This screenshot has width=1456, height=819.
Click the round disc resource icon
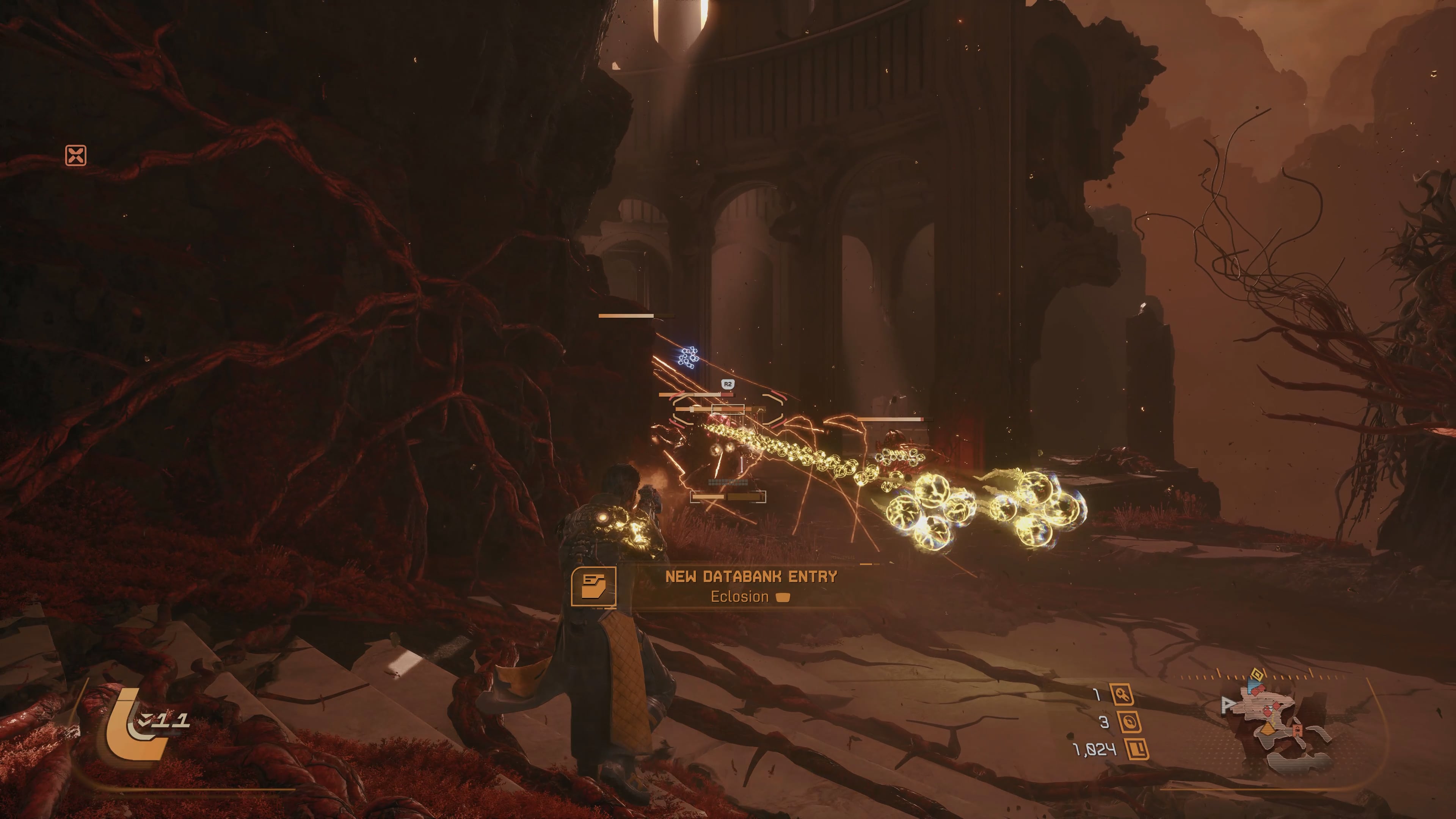pyautogui.click(x=1129, y=722)
